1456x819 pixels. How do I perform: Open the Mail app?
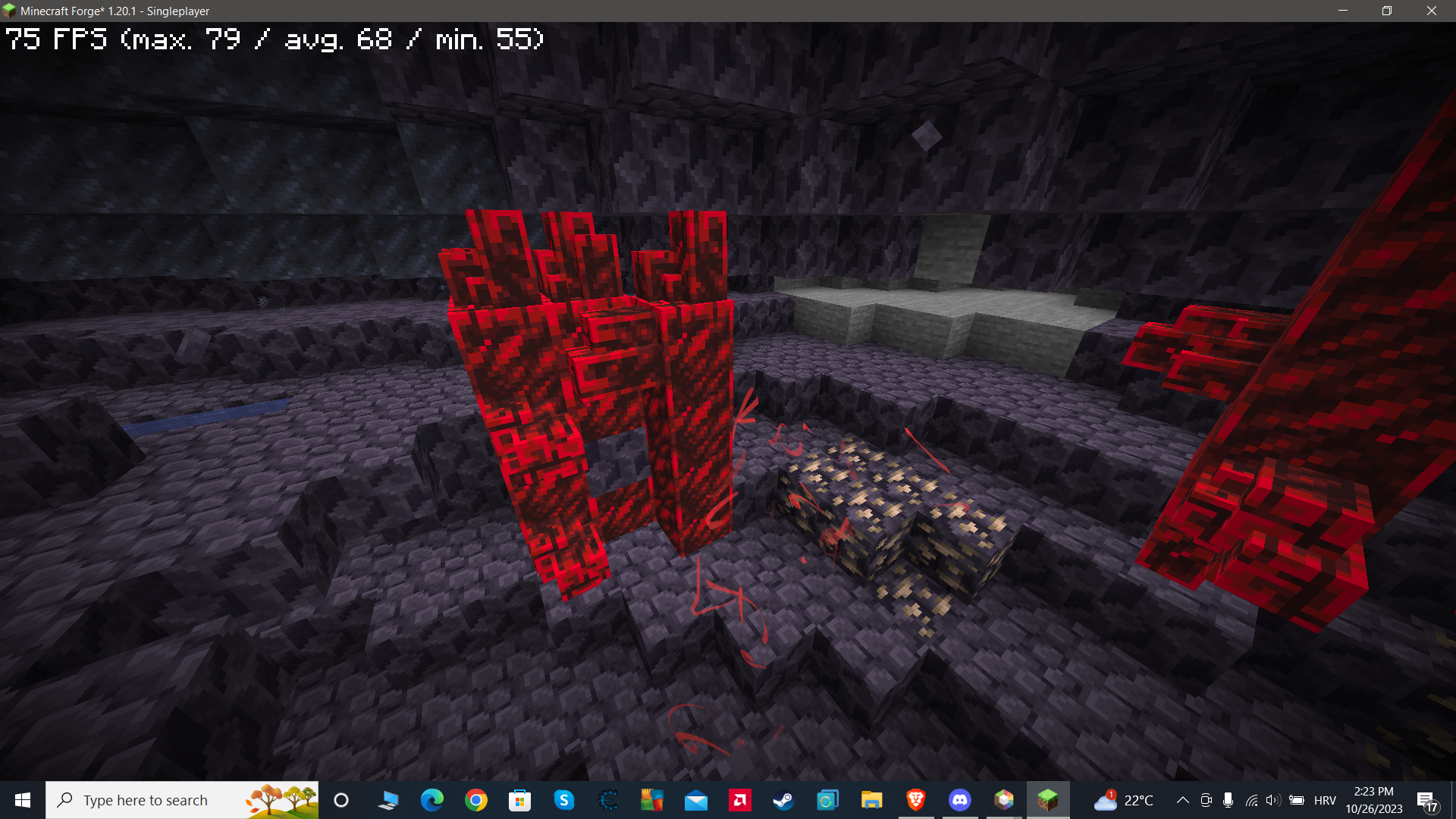tap(695, 799)
